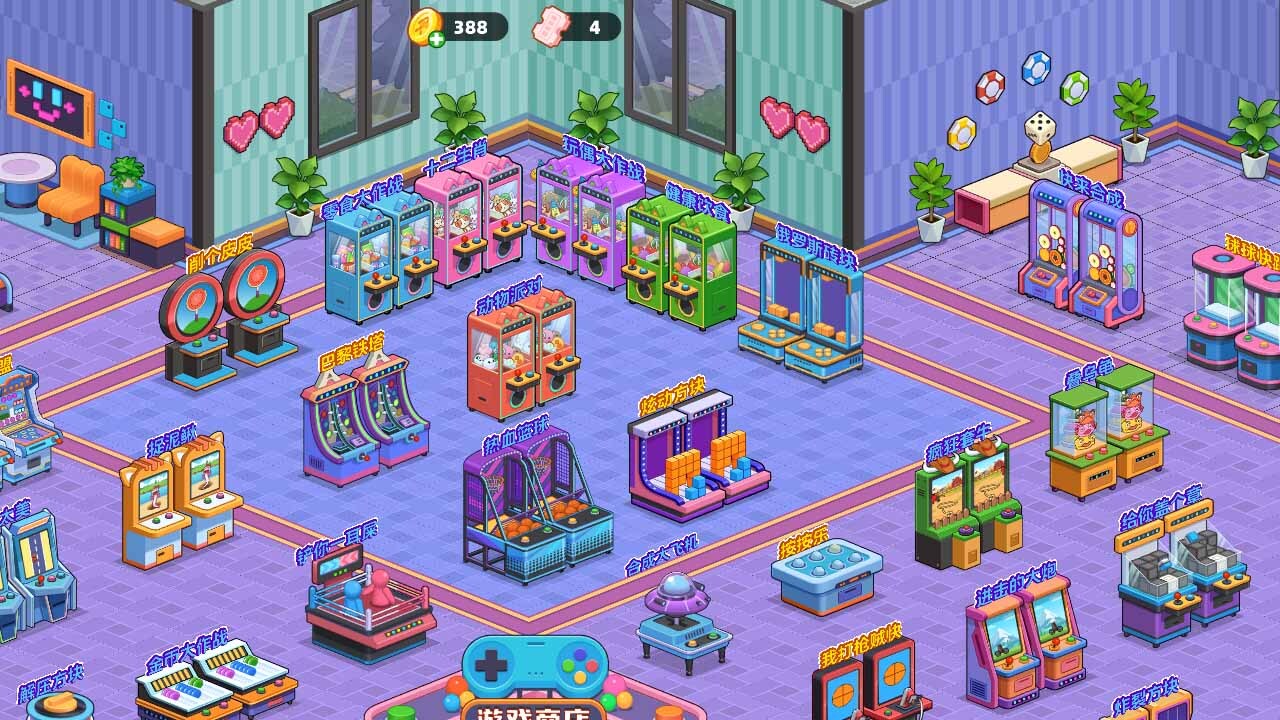Pick the 健康饮食 green claw machine
The width and height of the screenshot is (1280, 720).
tap(682, 264)
